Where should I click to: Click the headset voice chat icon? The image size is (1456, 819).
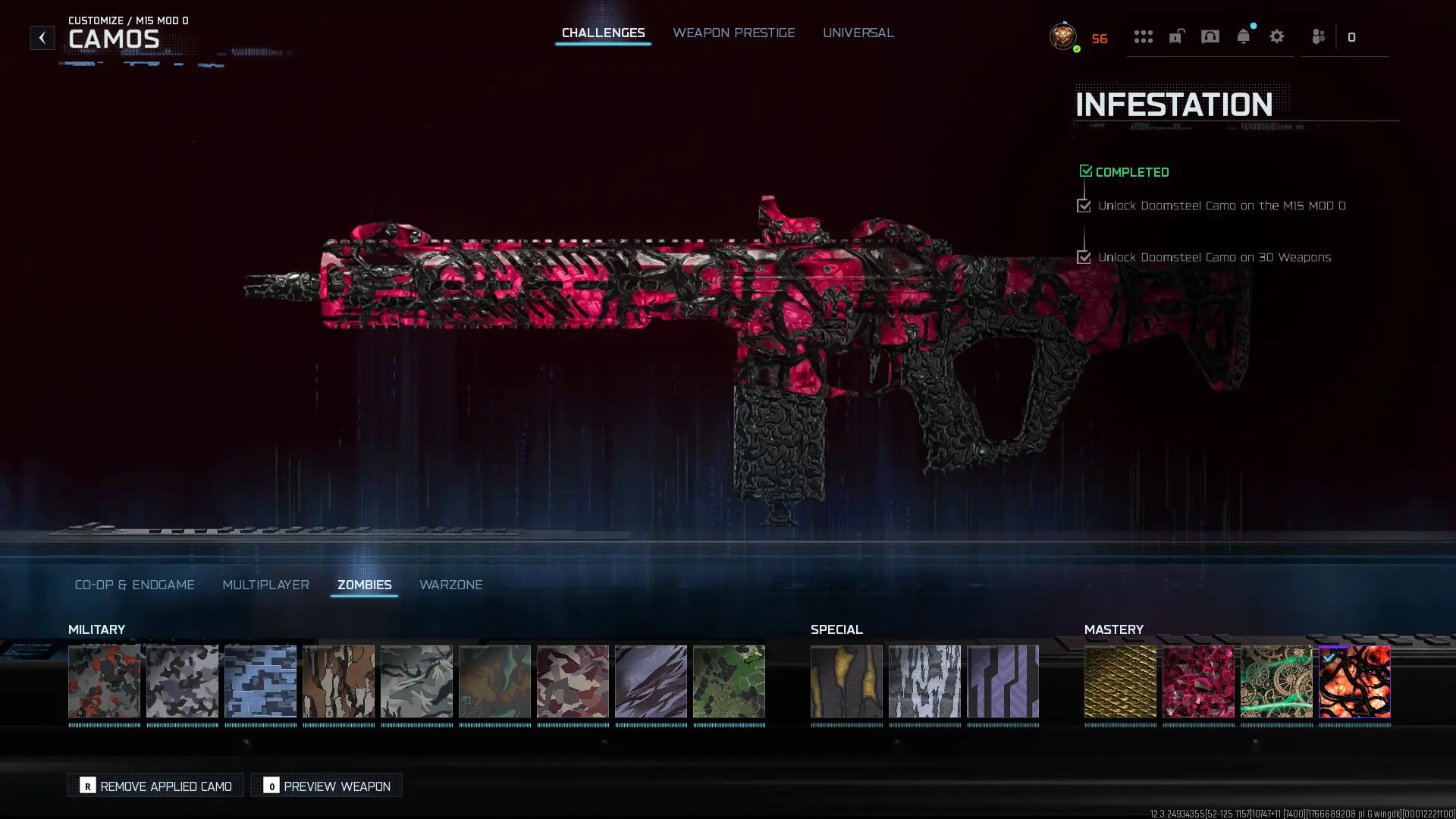click(1210, 36)
